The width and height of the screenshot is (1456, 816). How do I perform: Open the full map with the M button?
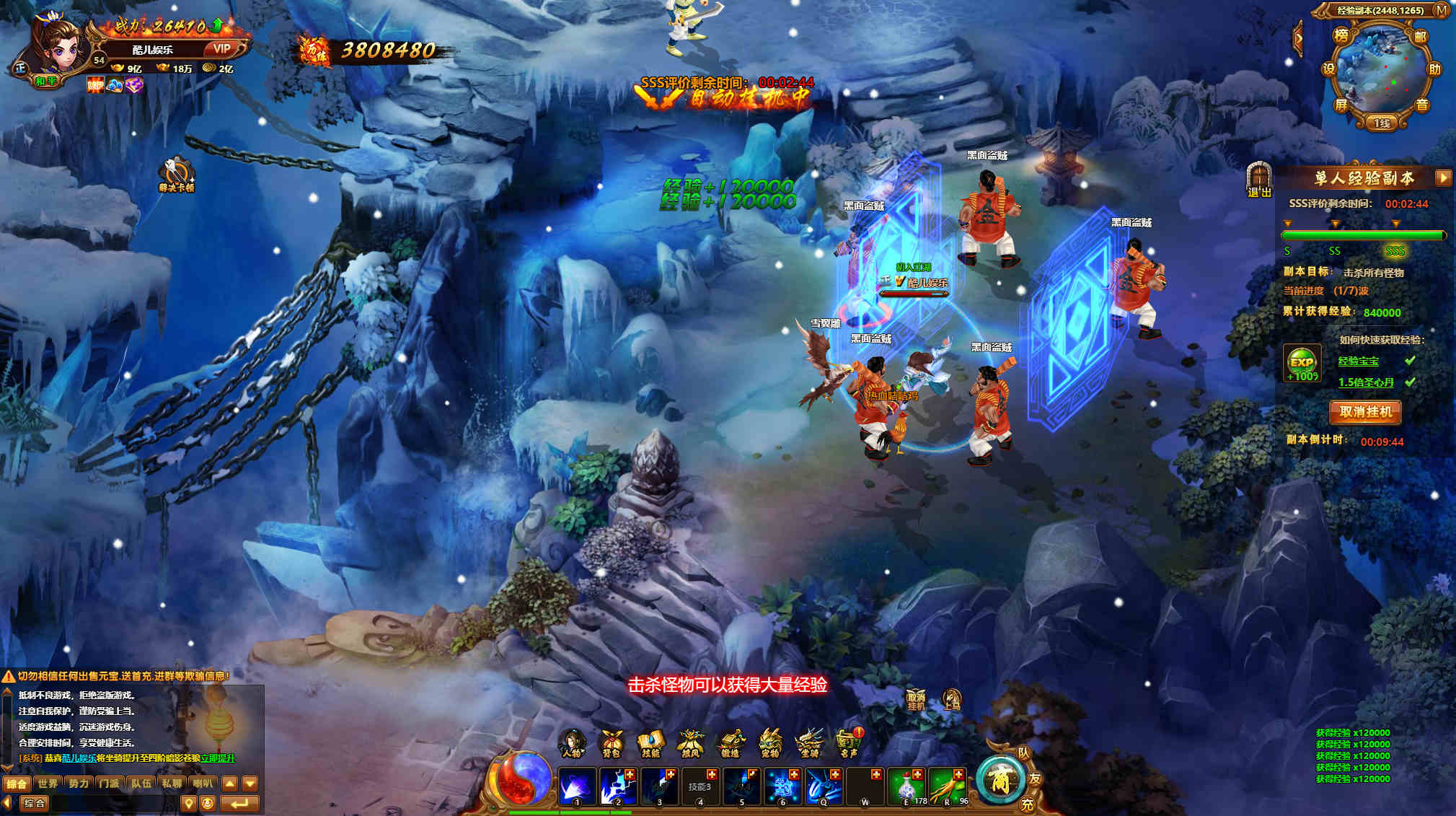click(x=1442, y=10)
